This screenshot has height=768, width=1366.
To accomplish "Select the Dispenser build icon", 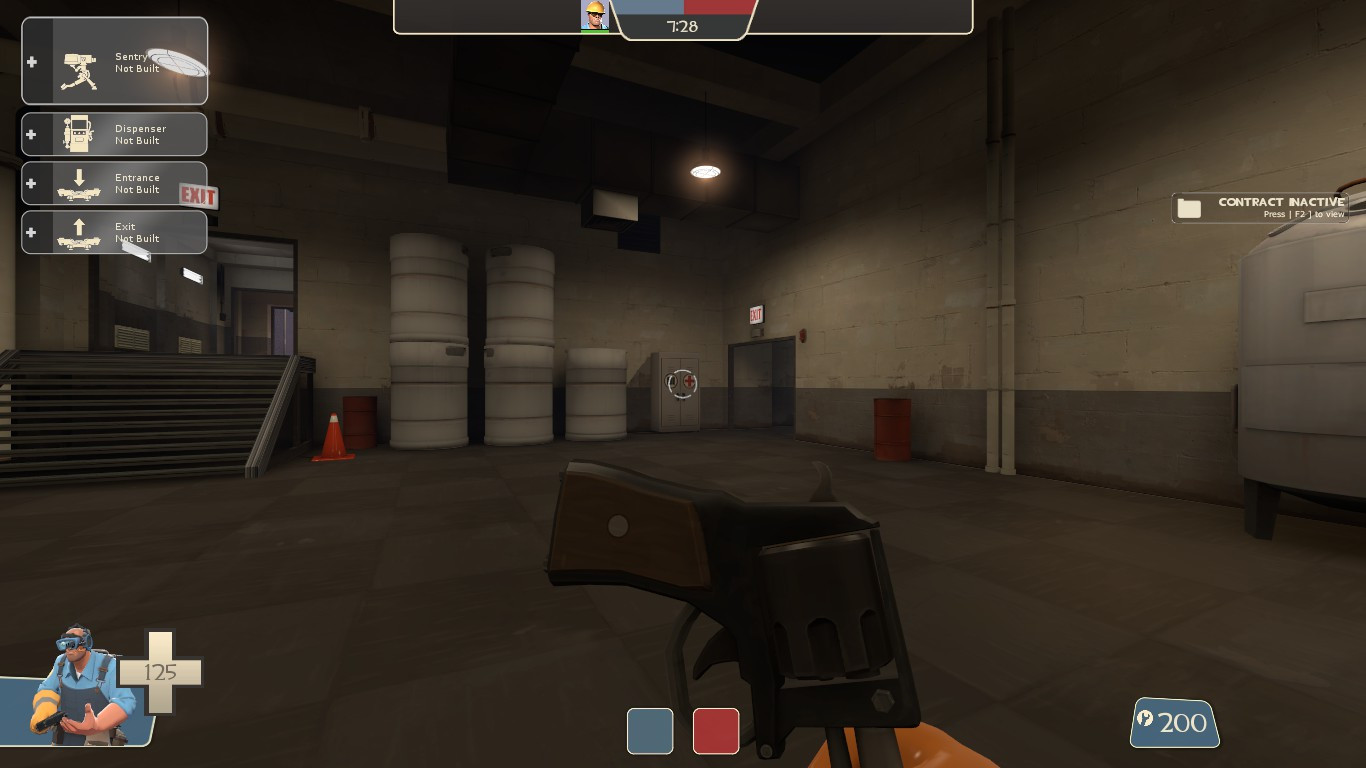I will pyautogui.click(x=78, y=134).
